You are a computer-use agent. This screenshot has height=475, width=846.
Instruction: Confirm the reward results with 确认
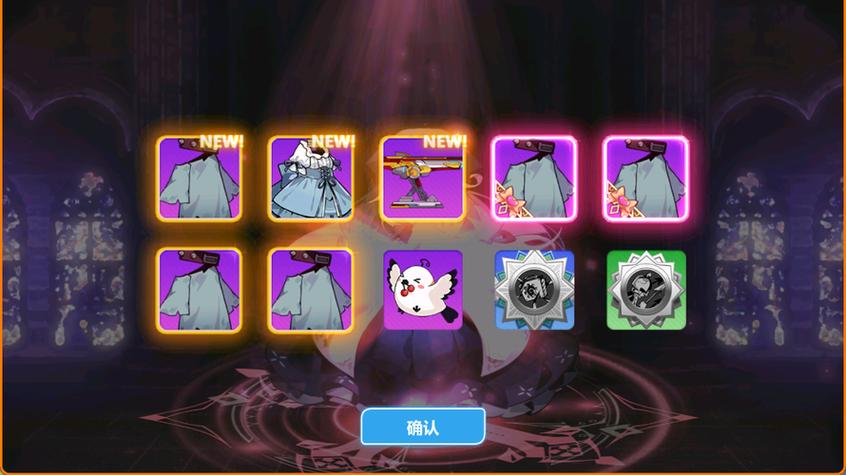[x=422, y=427]
